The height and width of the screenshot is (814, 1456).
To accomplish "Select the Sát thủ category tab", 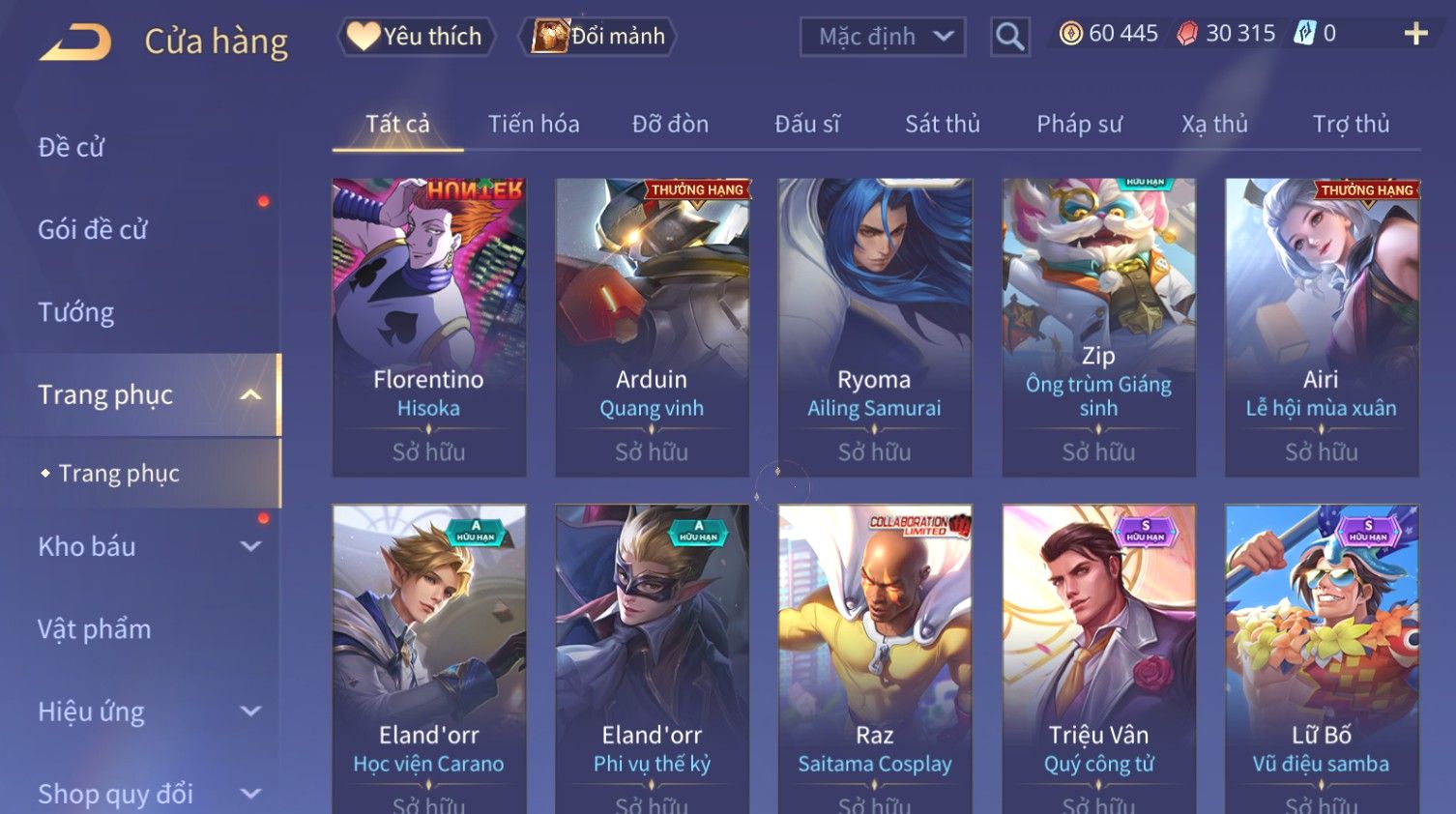I will click(942, 124).
